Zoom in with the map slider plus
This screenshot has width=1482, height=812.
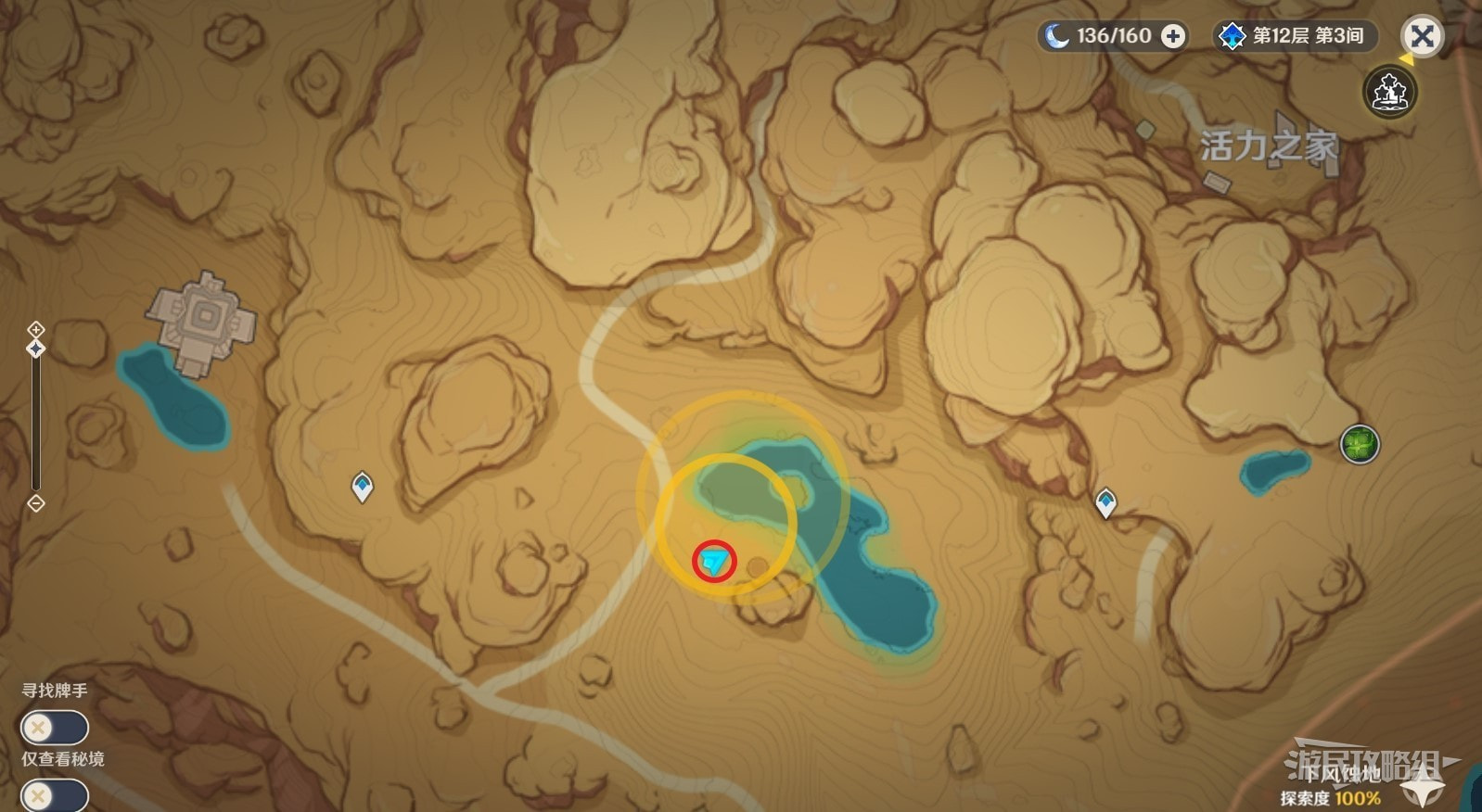pyautogui.click(x=35, y=329)
